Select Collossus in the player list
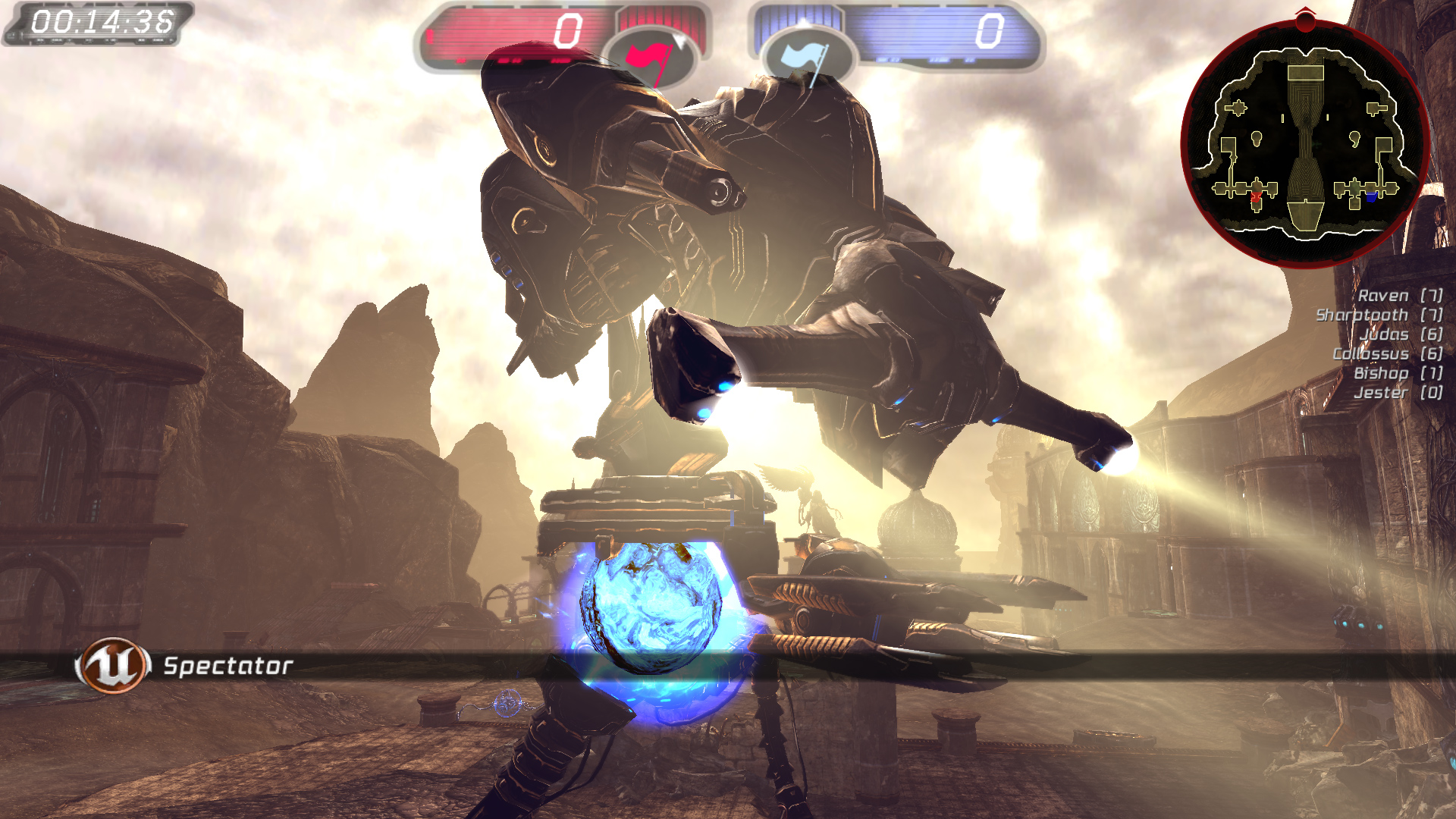 (1370, 354)
